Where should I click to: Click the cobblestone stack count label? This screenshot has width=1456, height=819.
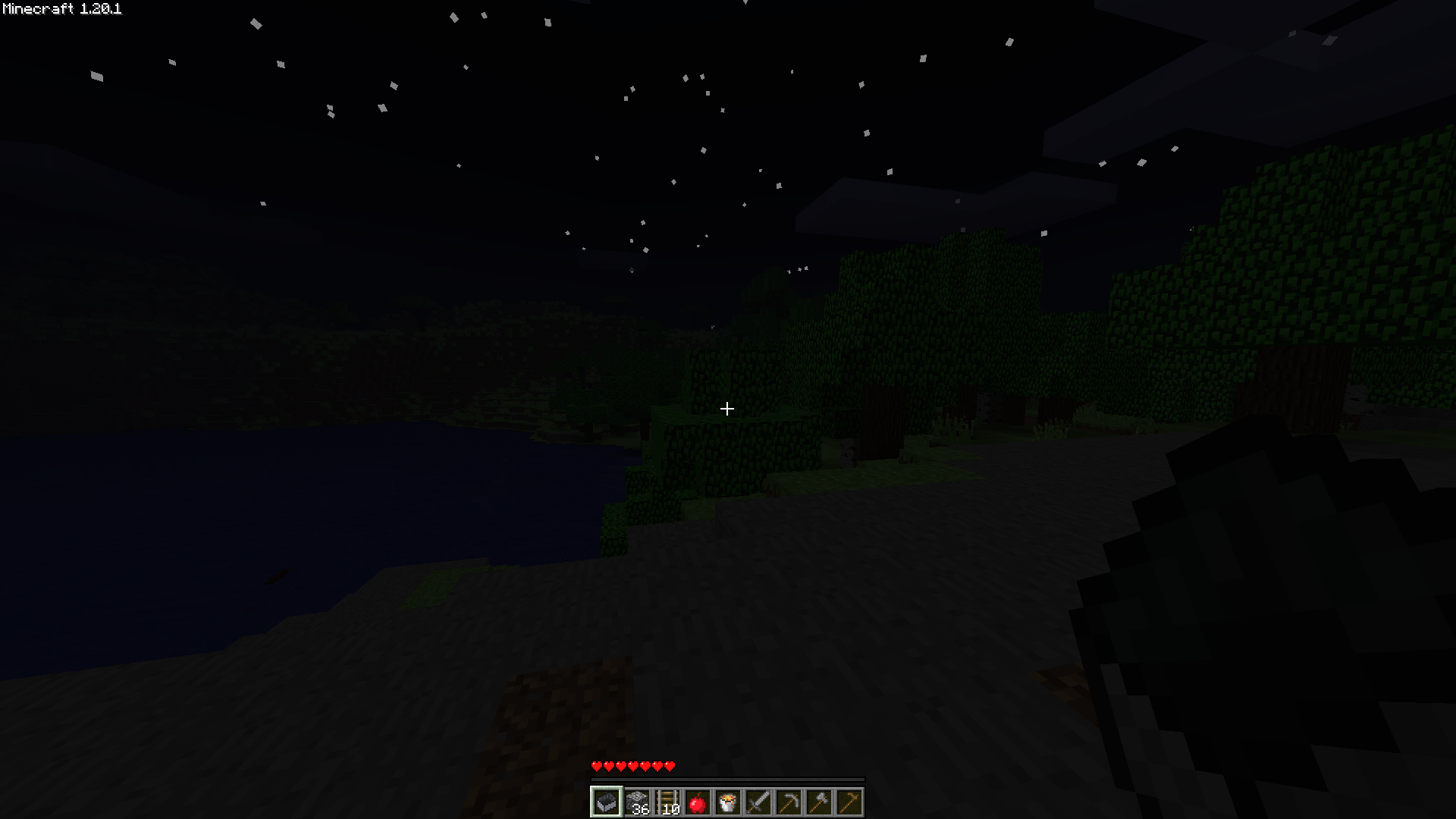click(x=641, y=809)
